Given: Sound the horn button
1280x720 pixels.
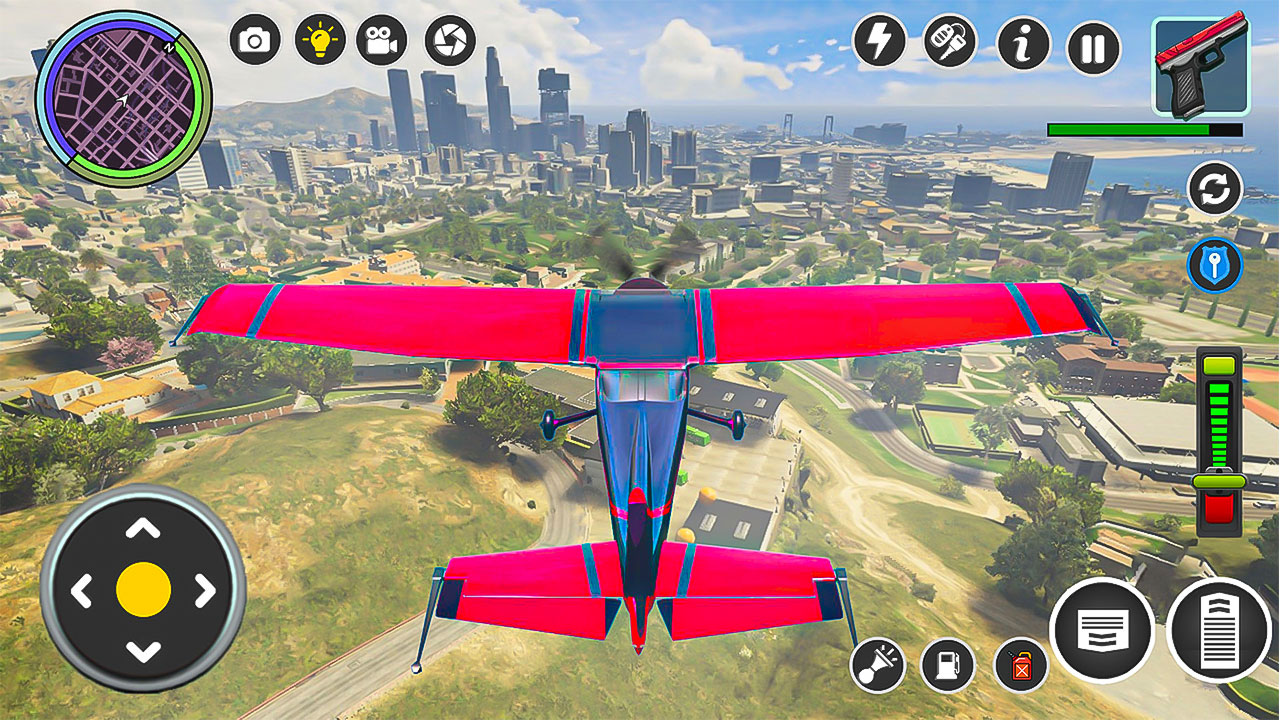Looking at the screenshot, I should (x=877, y=664).
